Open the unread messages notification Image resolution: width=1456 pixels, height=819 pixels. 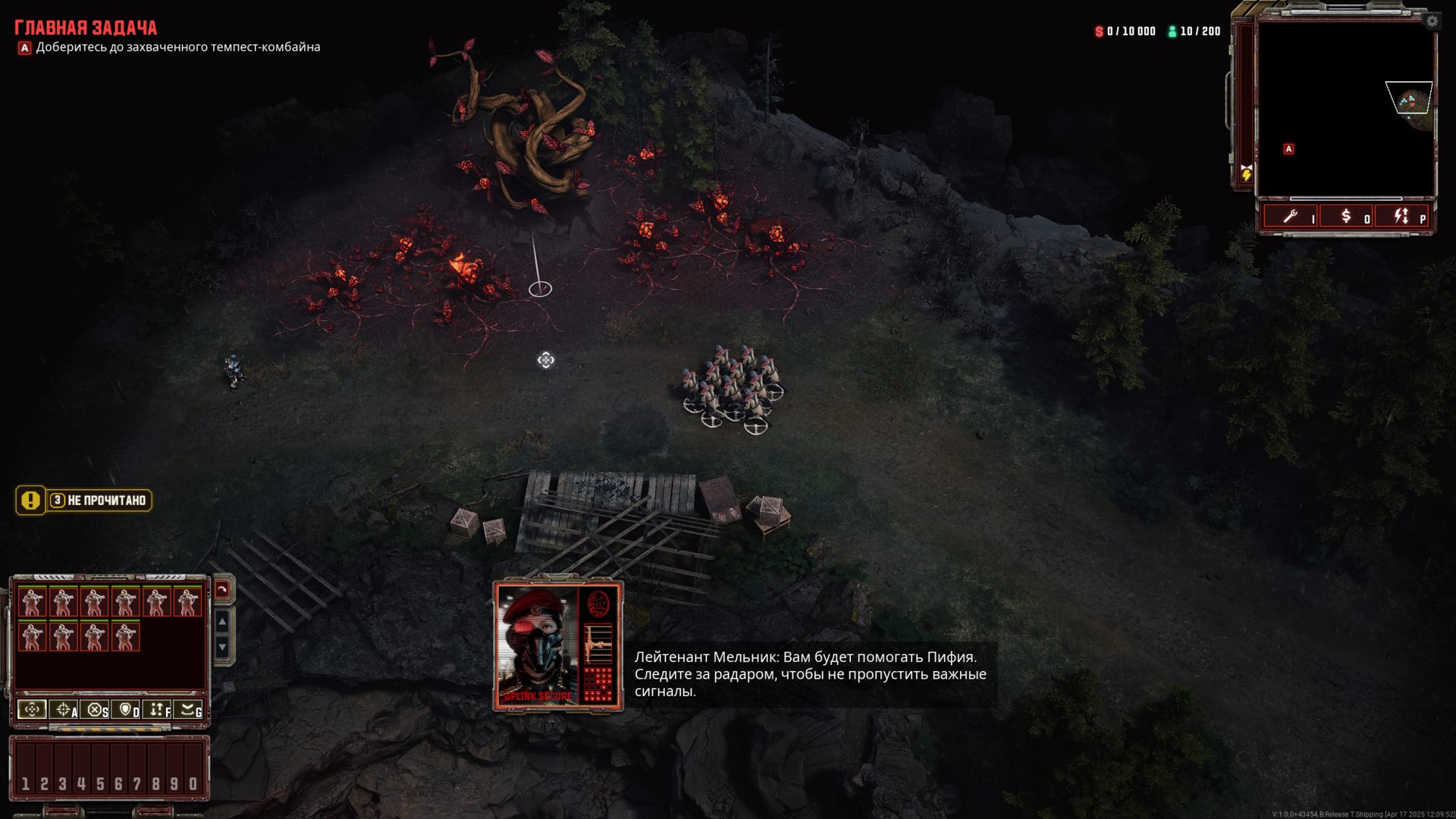click(84, 500)
